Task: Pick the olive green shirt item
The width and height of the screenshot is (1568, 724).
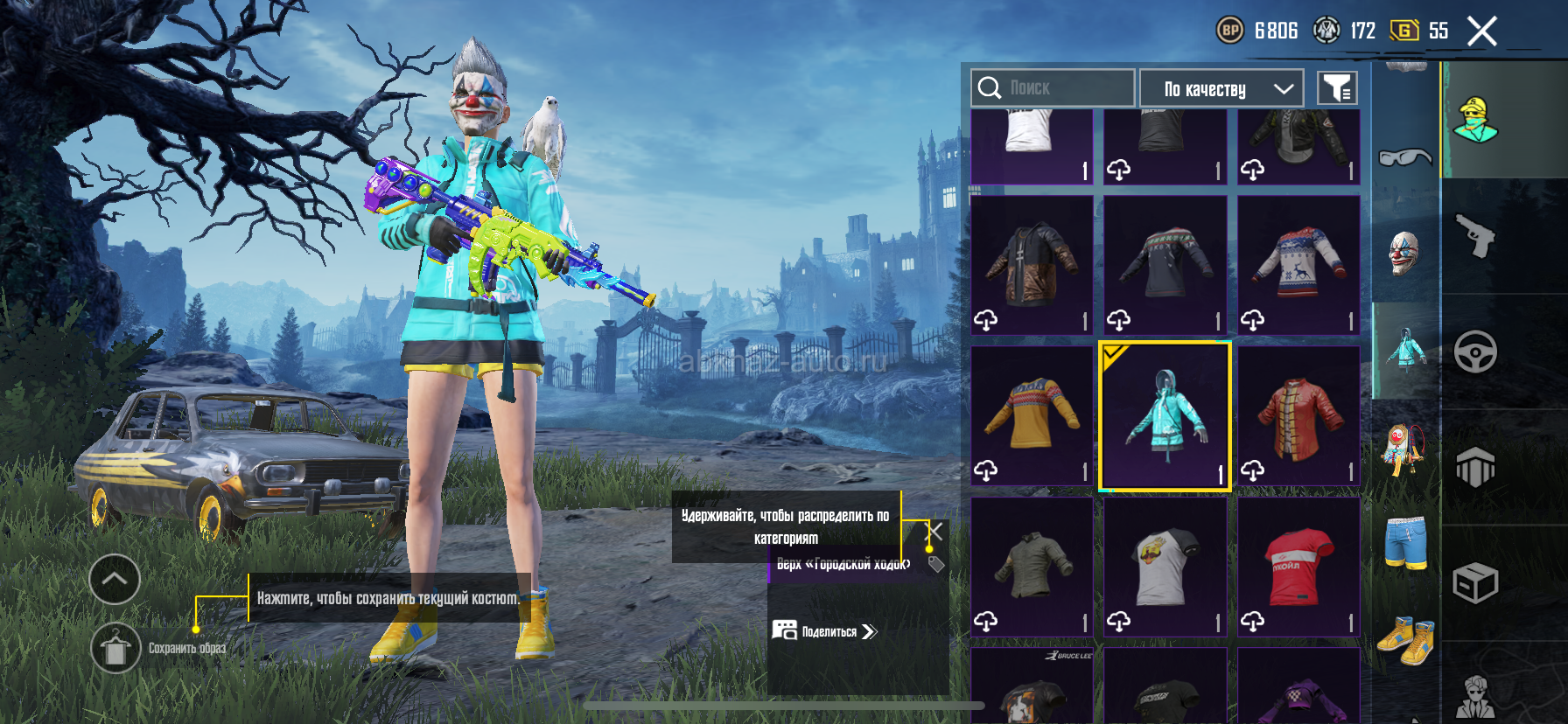Action: 1032,567
